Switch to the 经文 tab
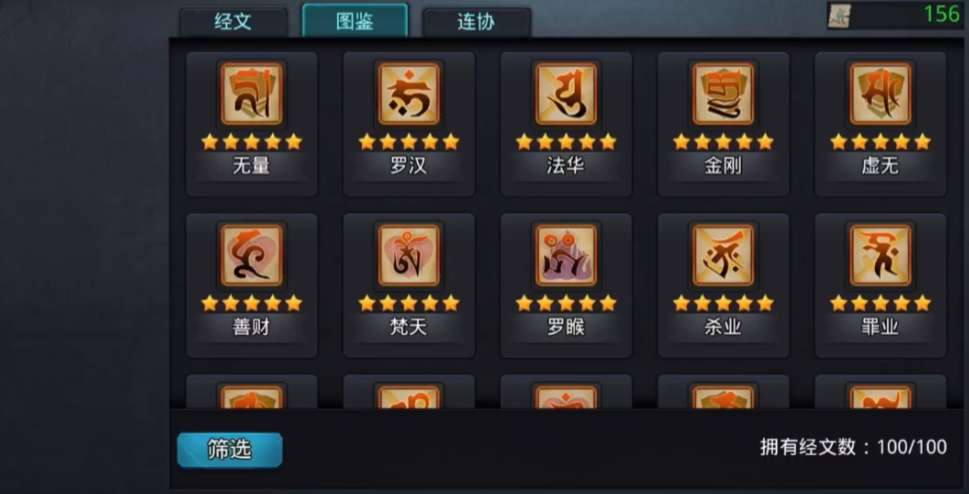This screenshot has height=494, width=969. [x=233, y=22]
